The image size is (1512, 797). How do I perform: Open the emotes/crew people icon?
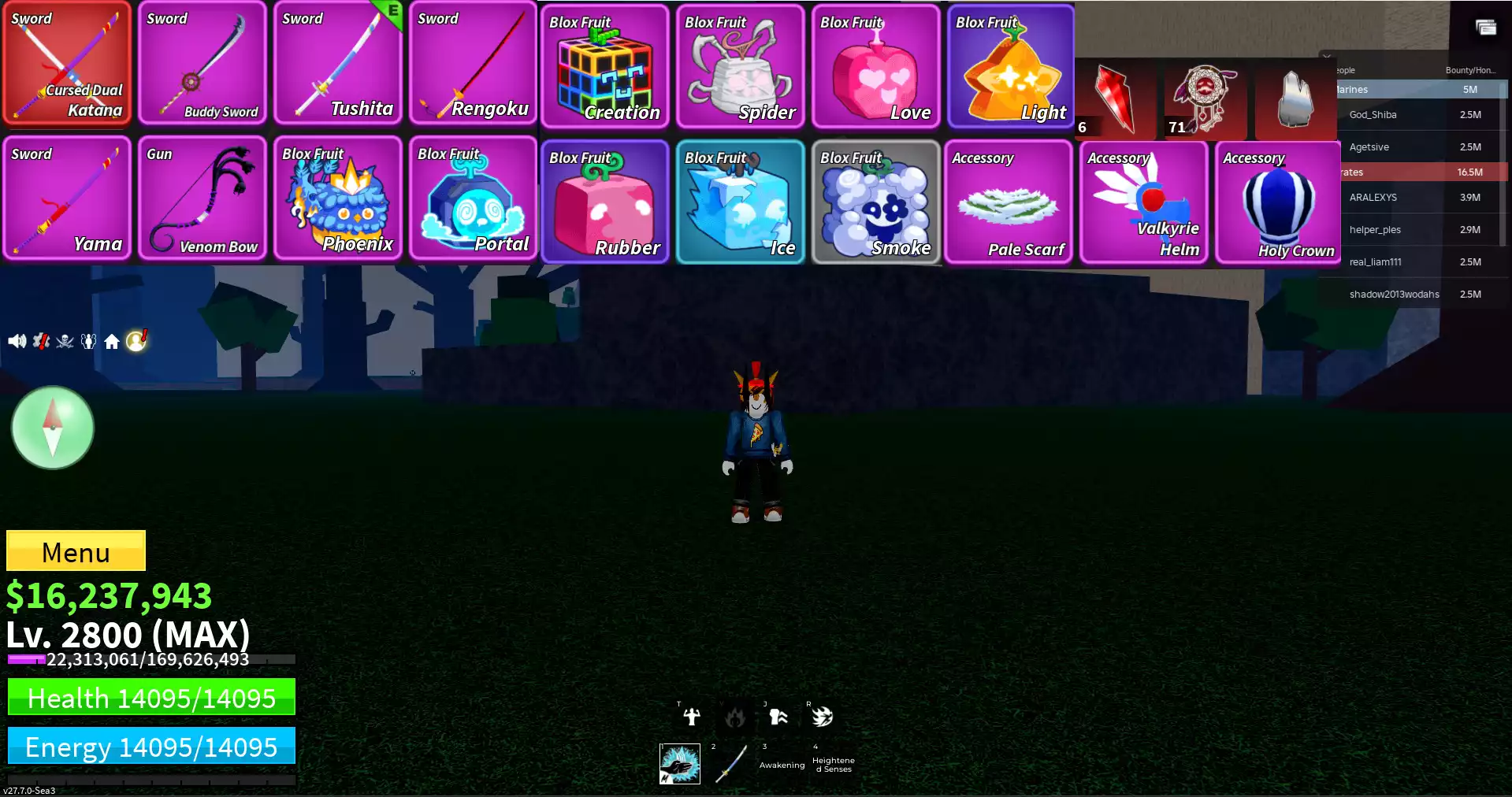88,340
